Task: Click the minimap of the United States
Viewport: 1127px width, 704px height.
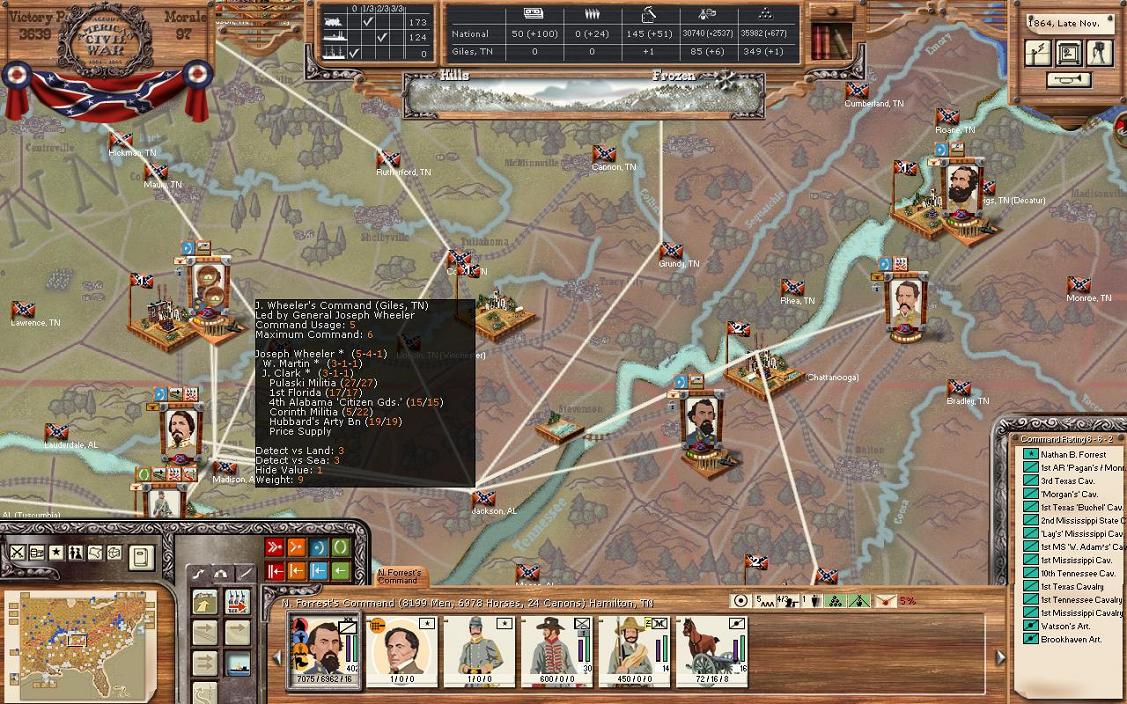Action: point(80,642)
